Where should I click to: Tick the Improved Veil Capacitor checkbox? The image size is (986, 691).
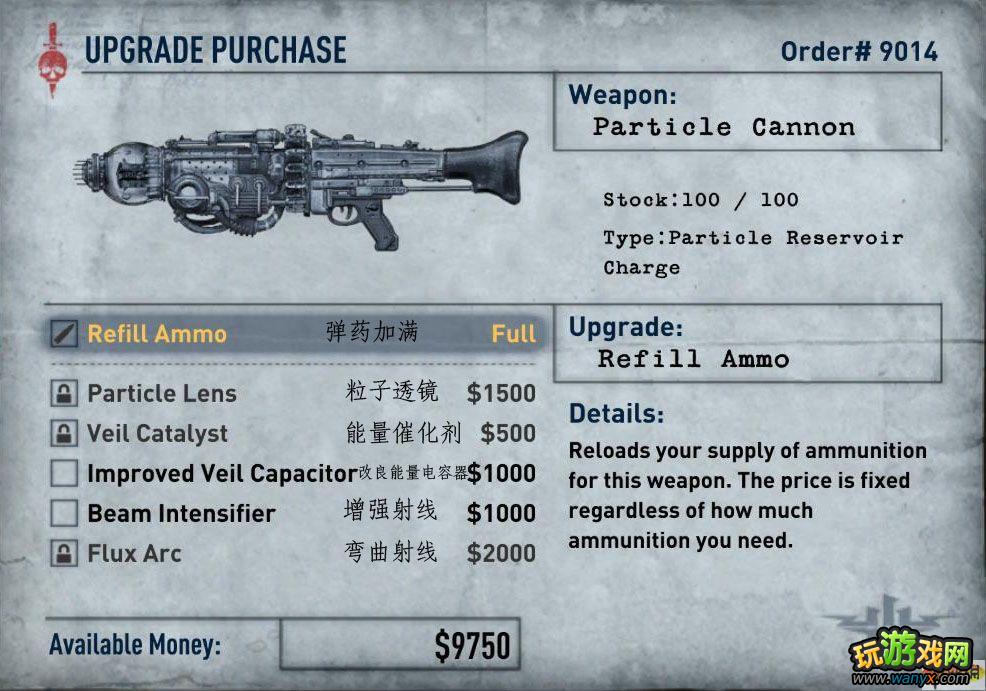point(65,473)
